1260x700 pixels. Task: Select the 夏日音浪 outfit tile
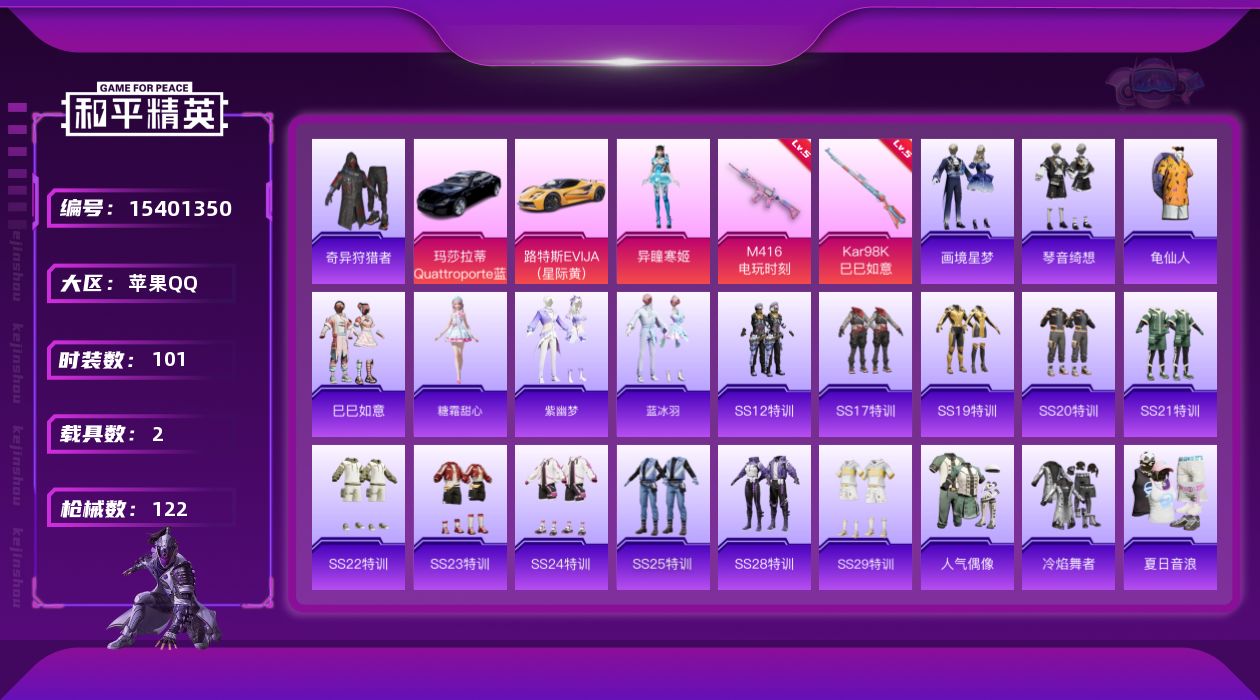[x=1170, y=517]
